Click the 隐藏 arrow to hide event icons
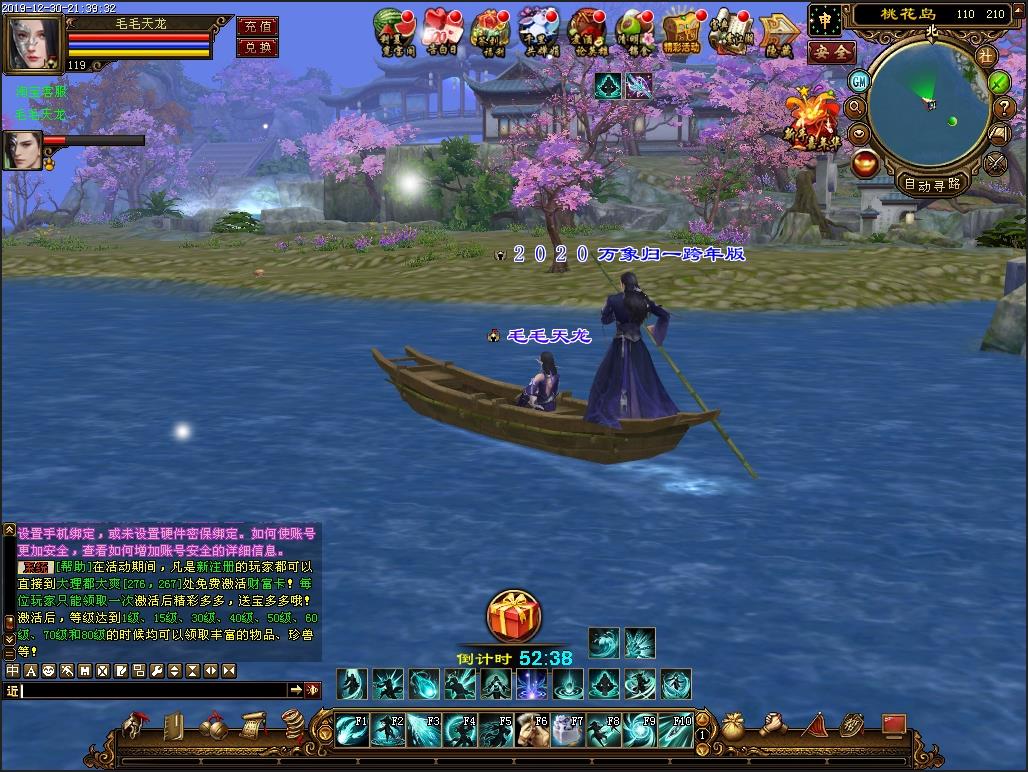 [x=779, y=34]
